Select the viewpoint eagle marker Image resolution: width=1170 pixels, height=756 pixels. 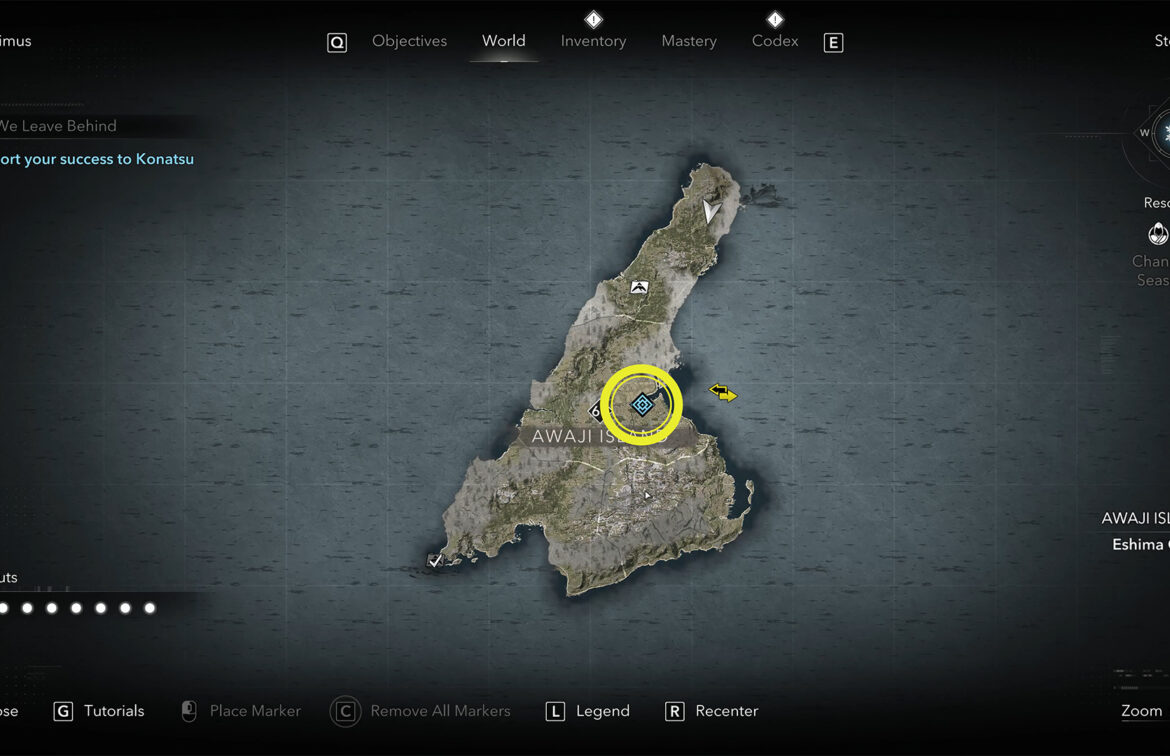click(639, 287)
